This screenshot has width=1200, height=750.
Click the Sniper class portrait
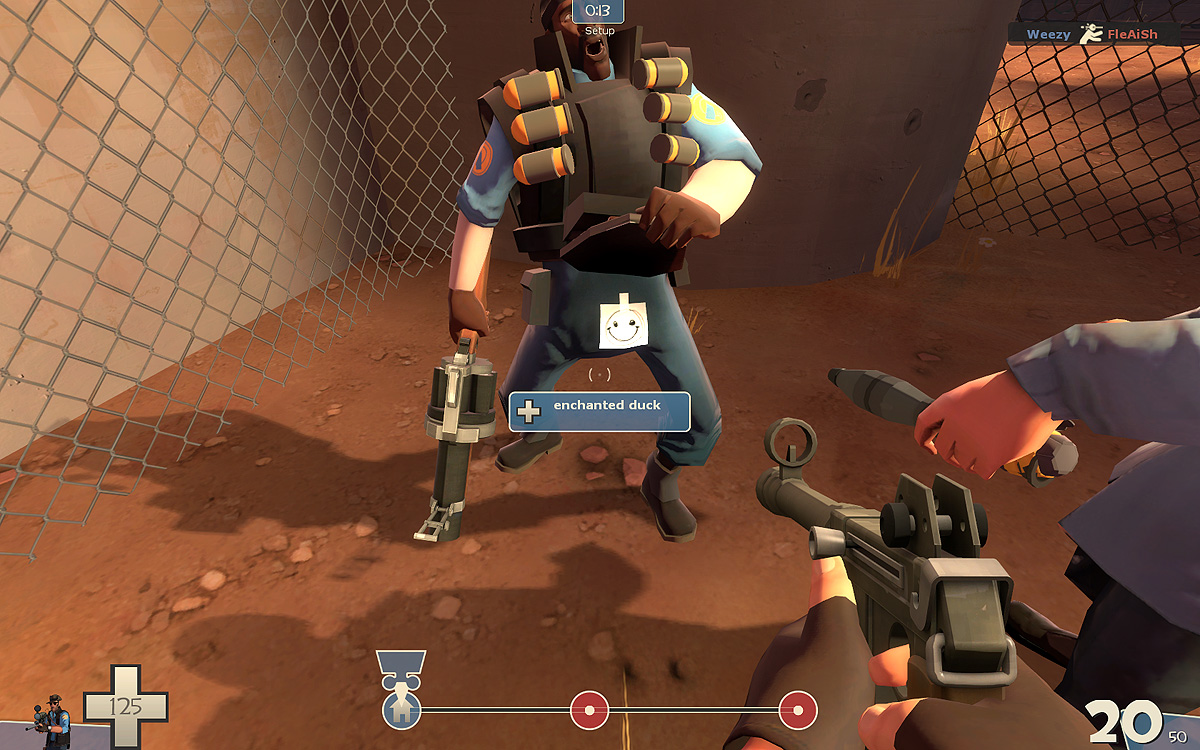pyautogui.click(x=55, y=721)
